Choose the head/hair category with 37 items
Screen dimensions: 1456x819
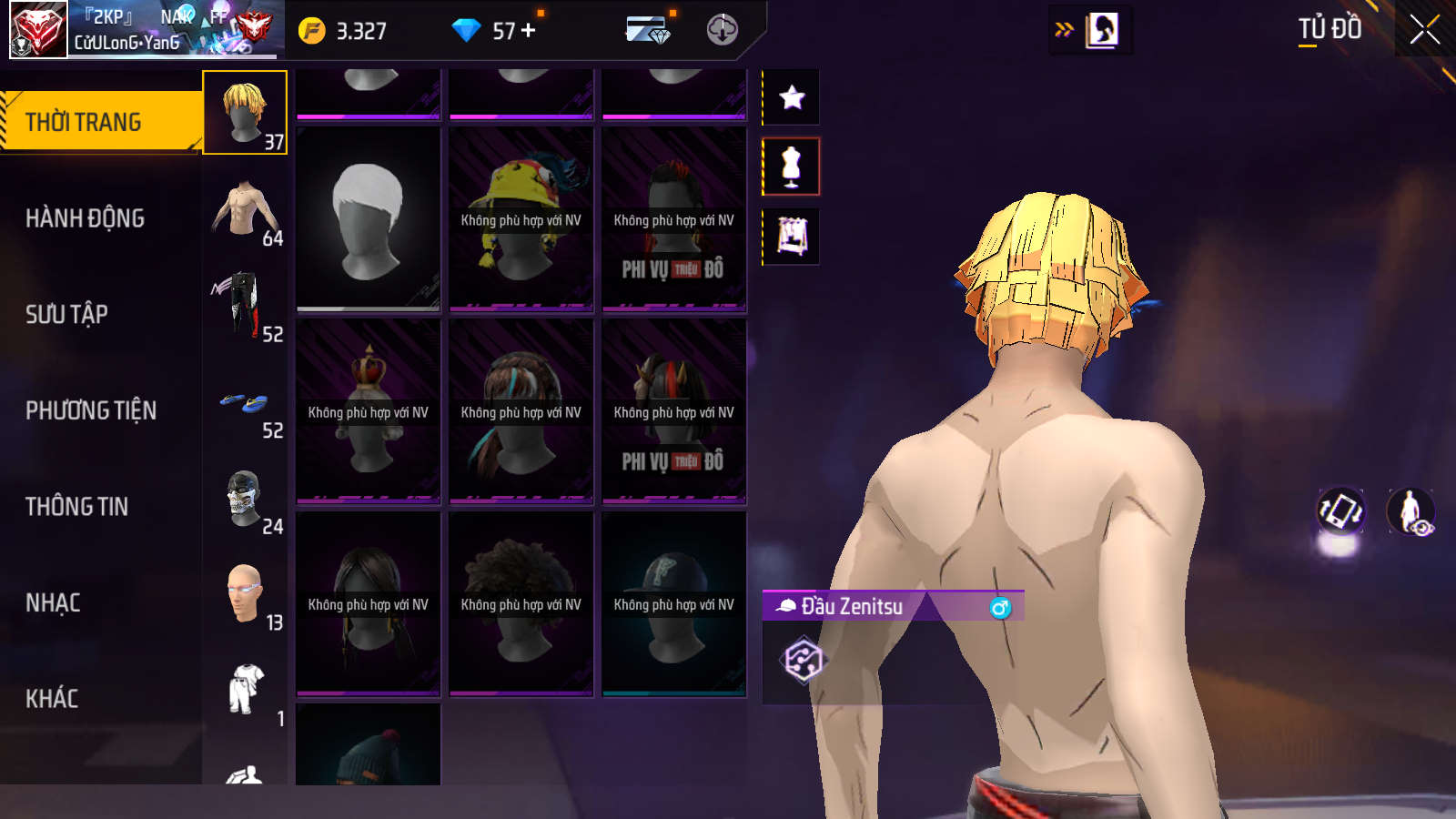[x=245, y=113]
